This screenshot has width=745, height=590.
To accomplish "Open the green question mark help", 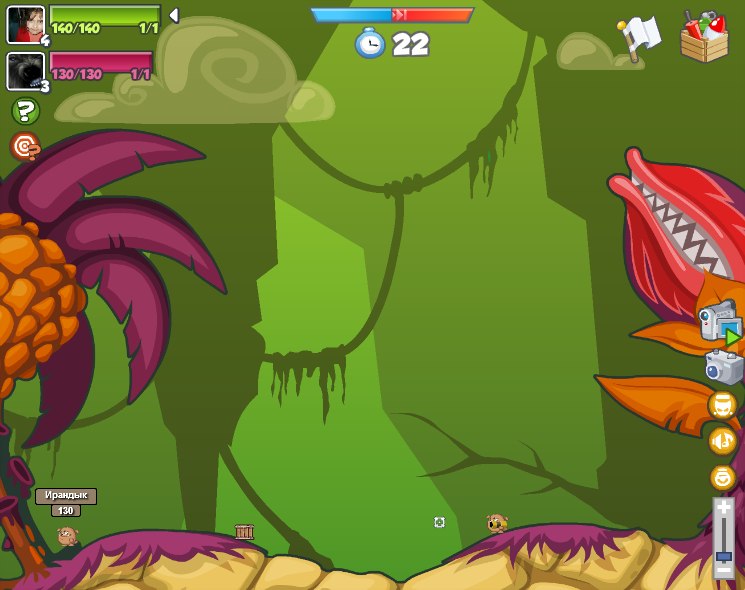I will (x=25, y=111).
